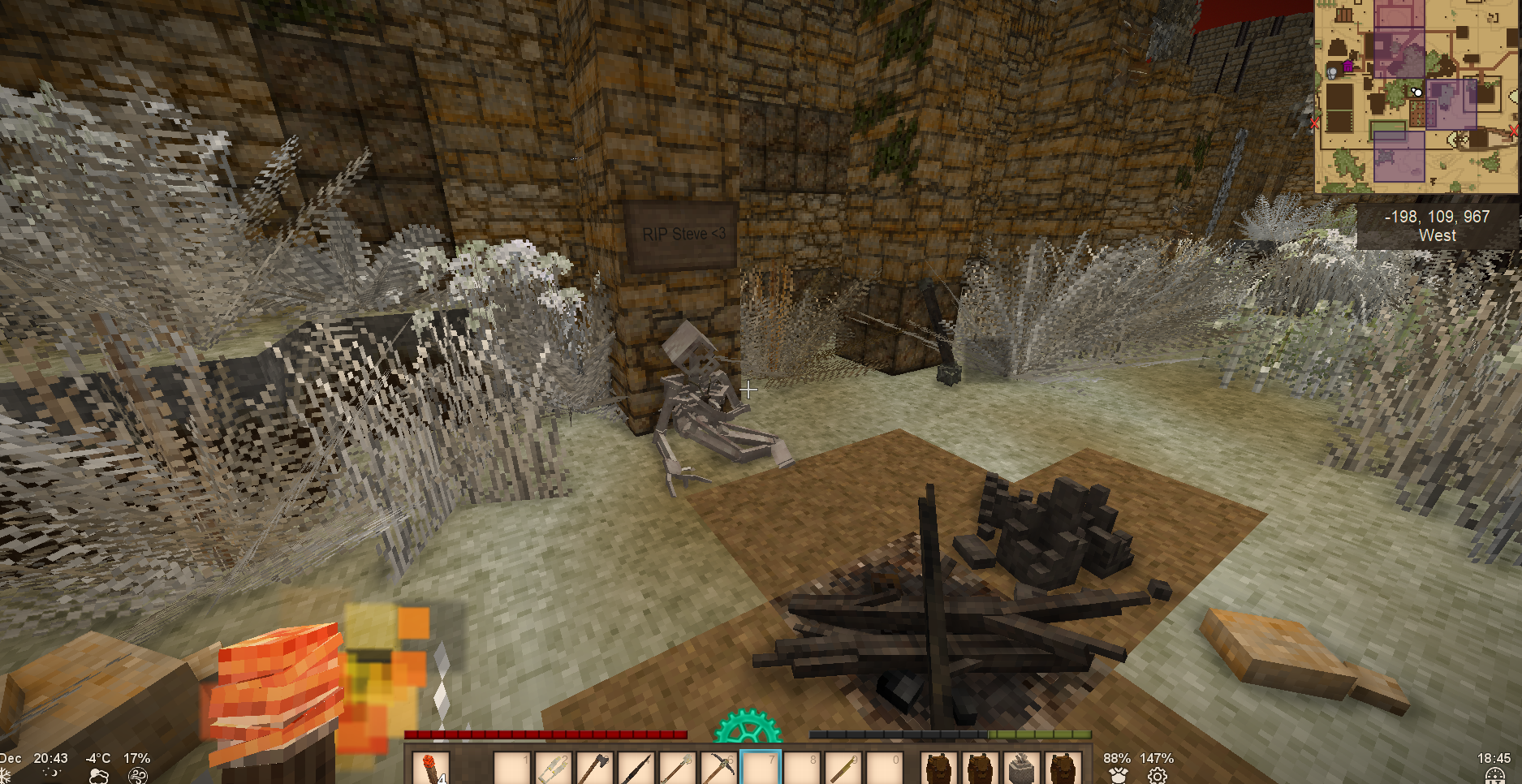Choose the dark spear in hotbar slot 4

[636, 768]
